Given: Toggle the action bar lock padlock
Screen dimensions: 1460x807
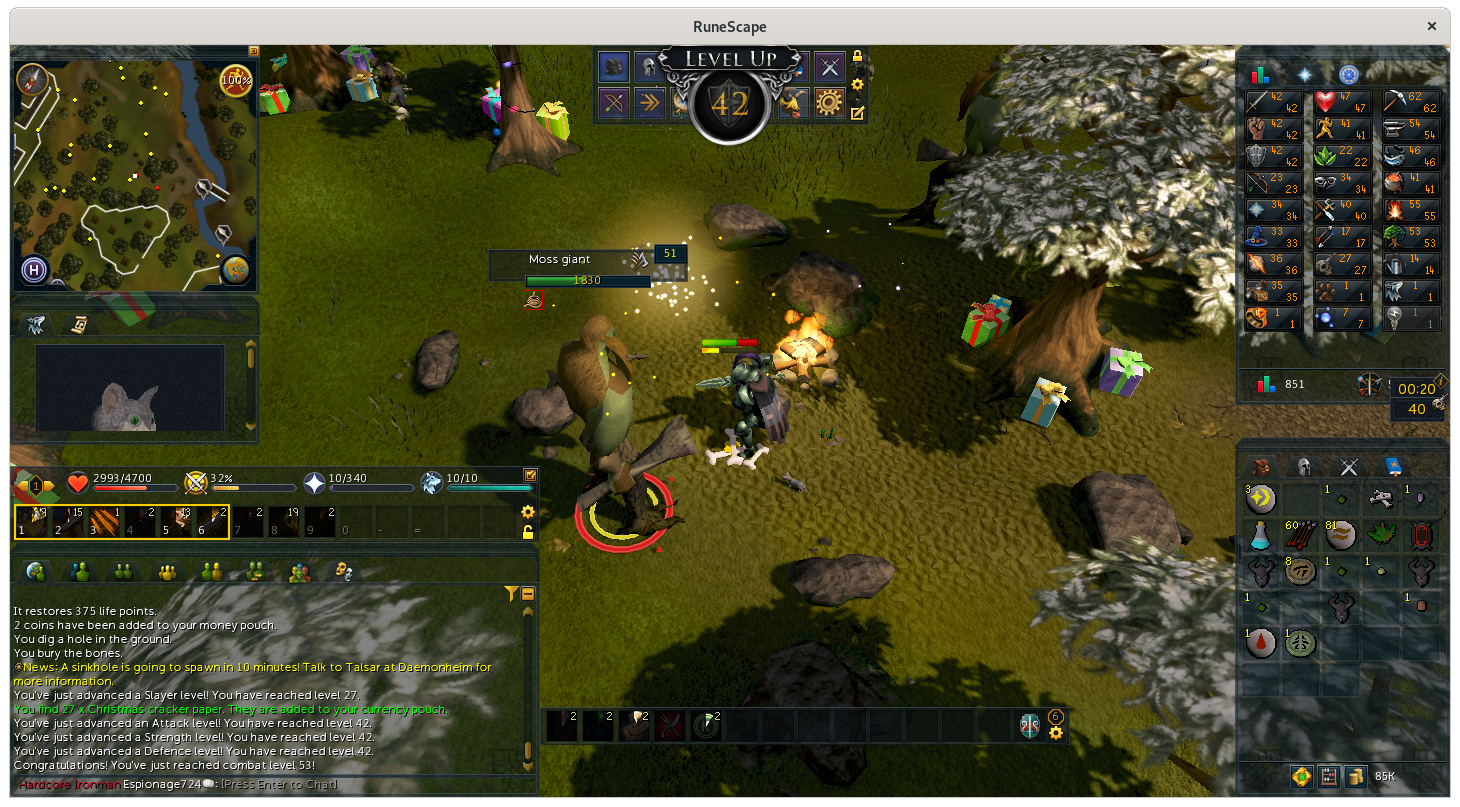Looking at the screenshot, I should pyautogui.click(x=528, y=532).
